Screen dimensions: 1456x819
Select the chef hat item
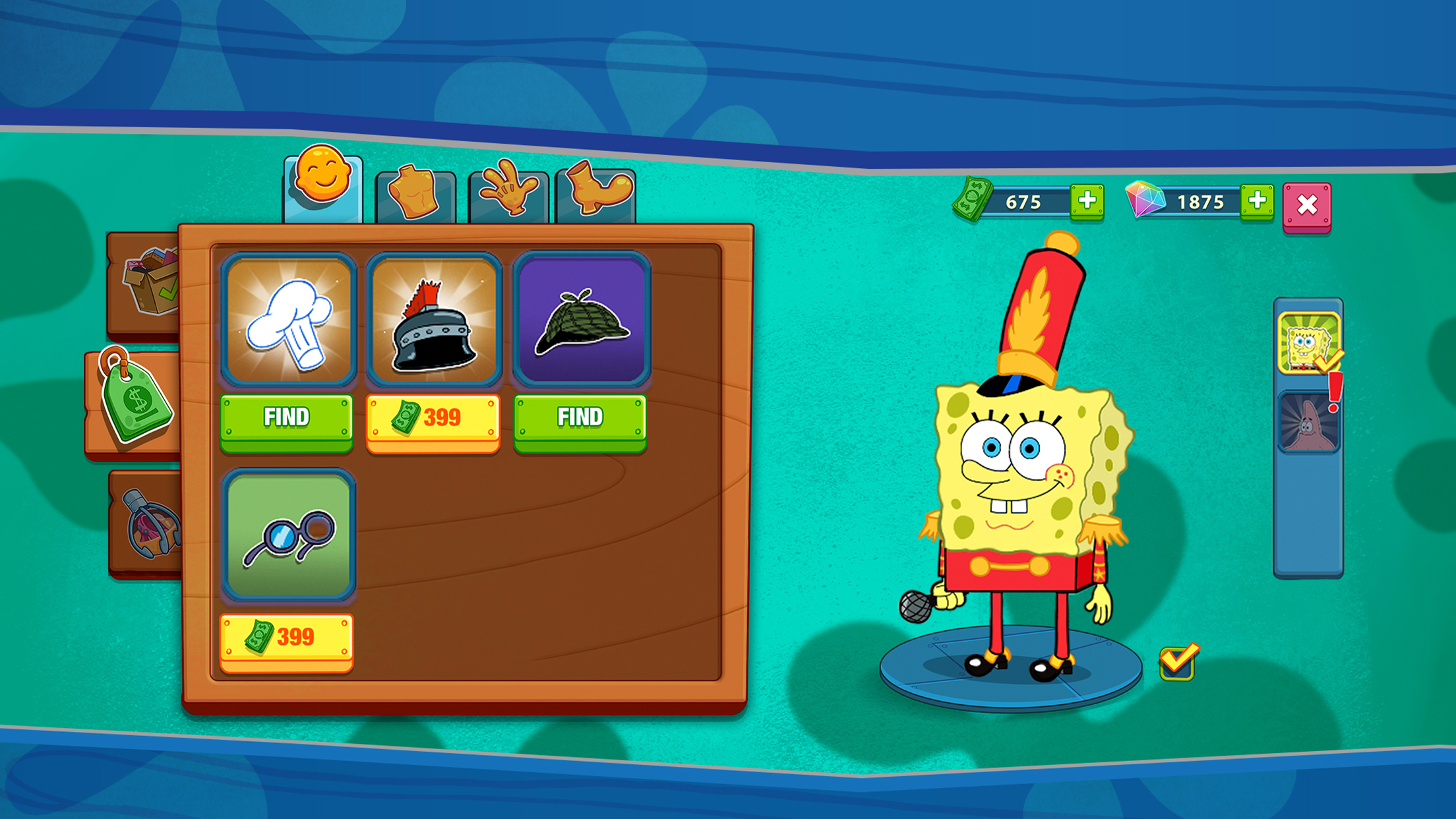coord(288,318)
